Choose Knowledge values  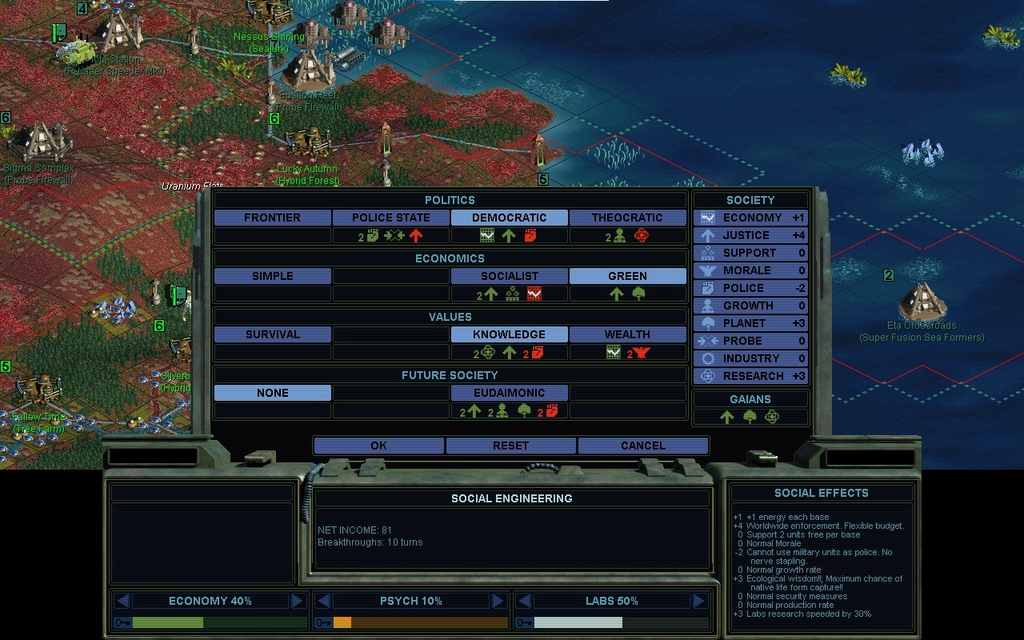509,334
